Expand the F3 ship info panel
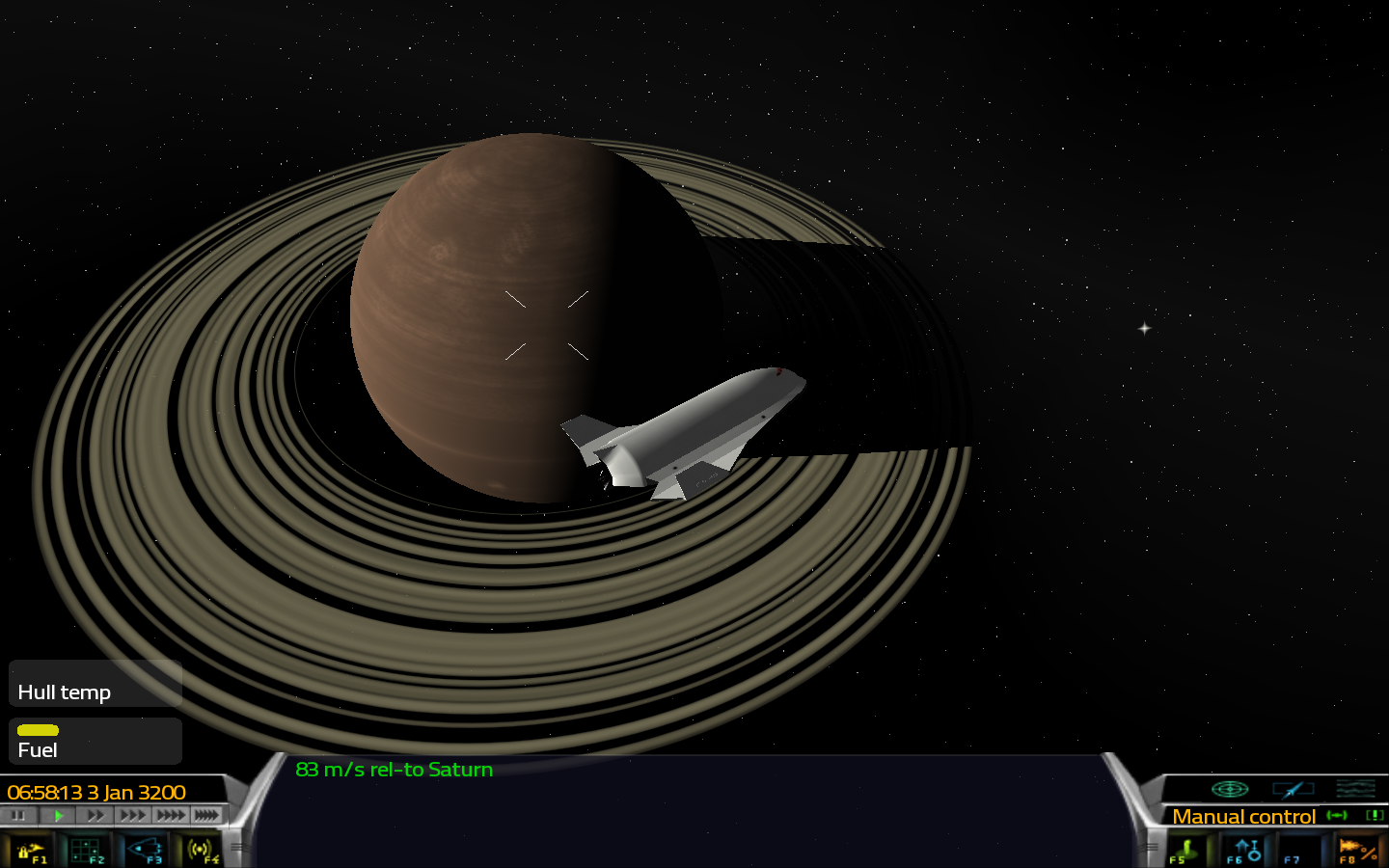 (x=145, y=849)
